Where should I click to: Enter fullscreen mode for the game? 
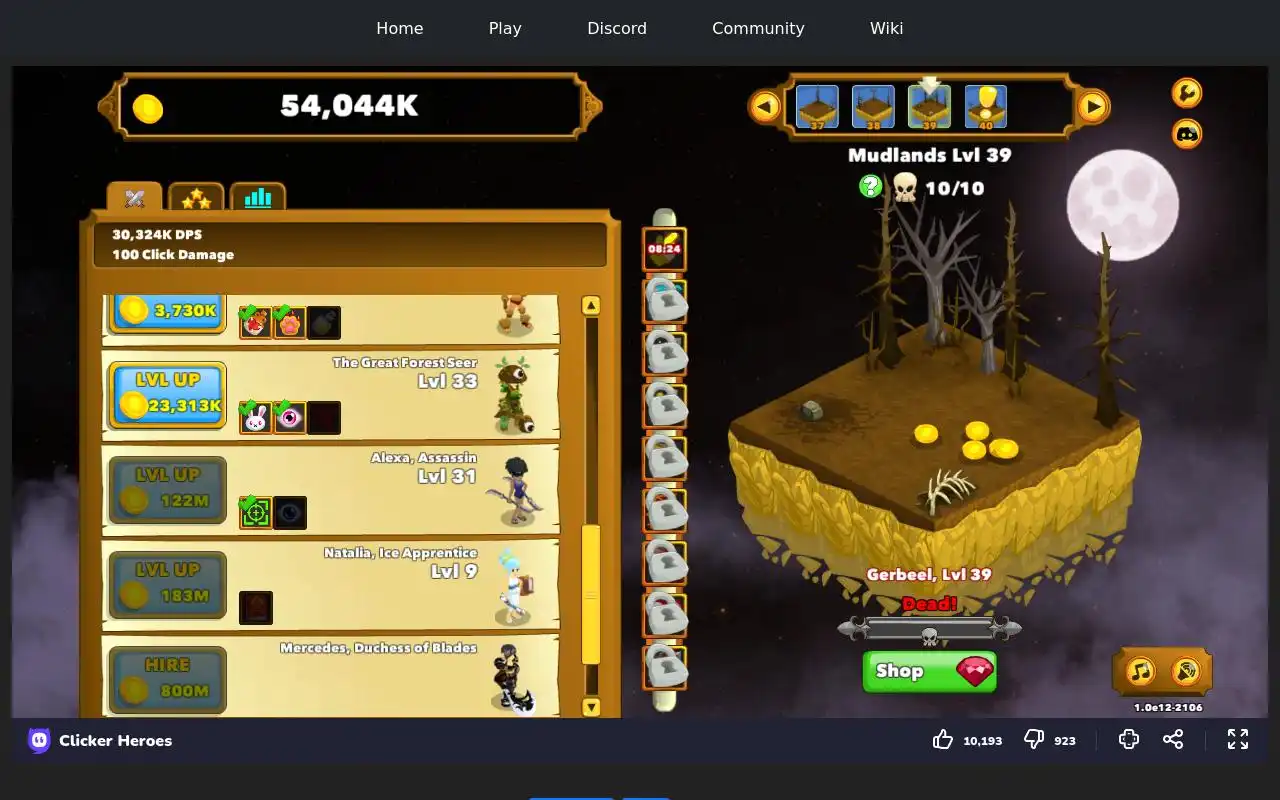pyautogui.click(x=1238, y=739)
